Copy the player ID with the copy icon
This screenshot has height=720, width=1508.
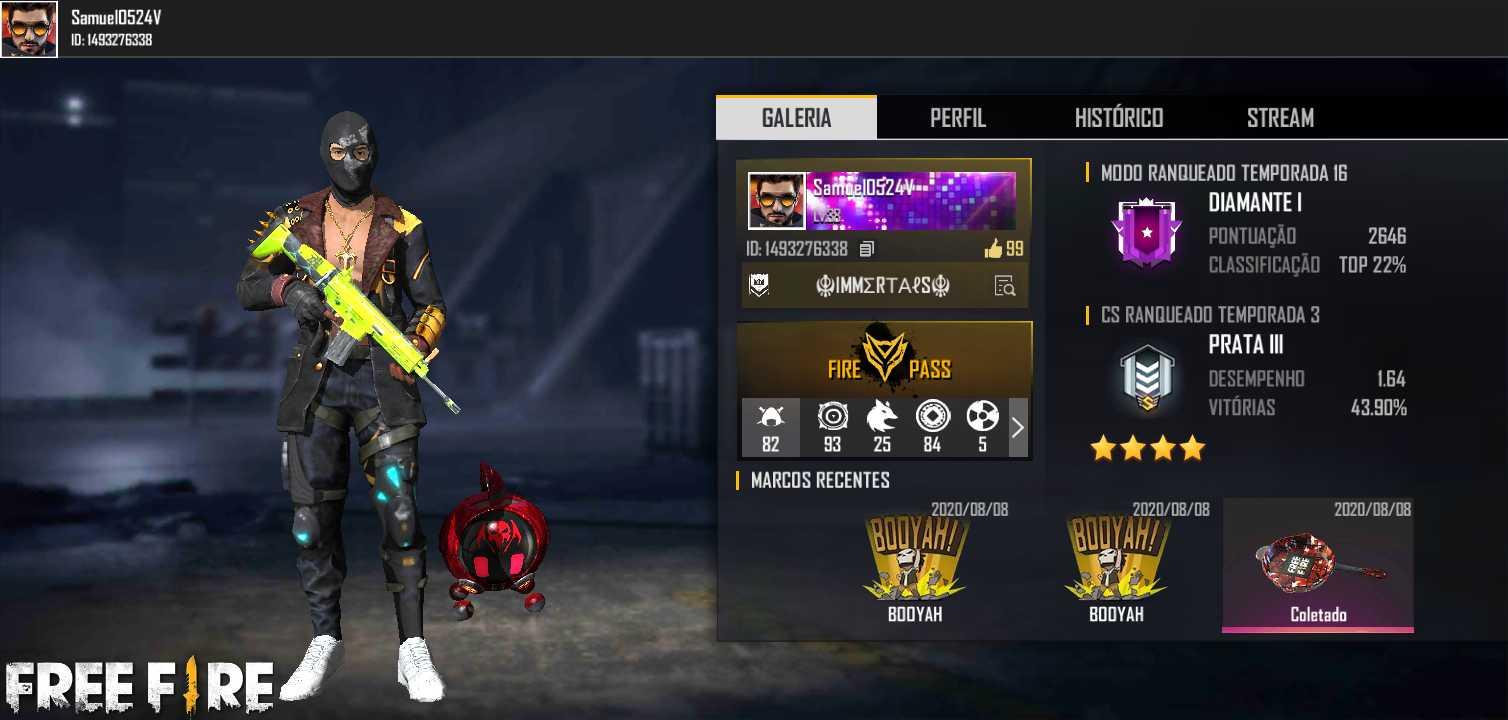(x=867, y=249)
